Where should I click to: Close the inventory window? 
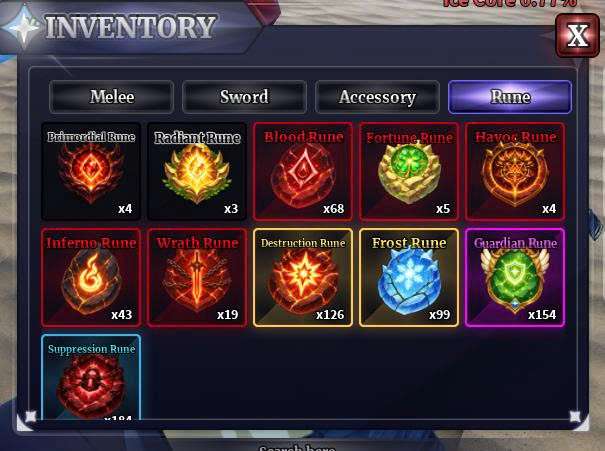tap(577, 36)
